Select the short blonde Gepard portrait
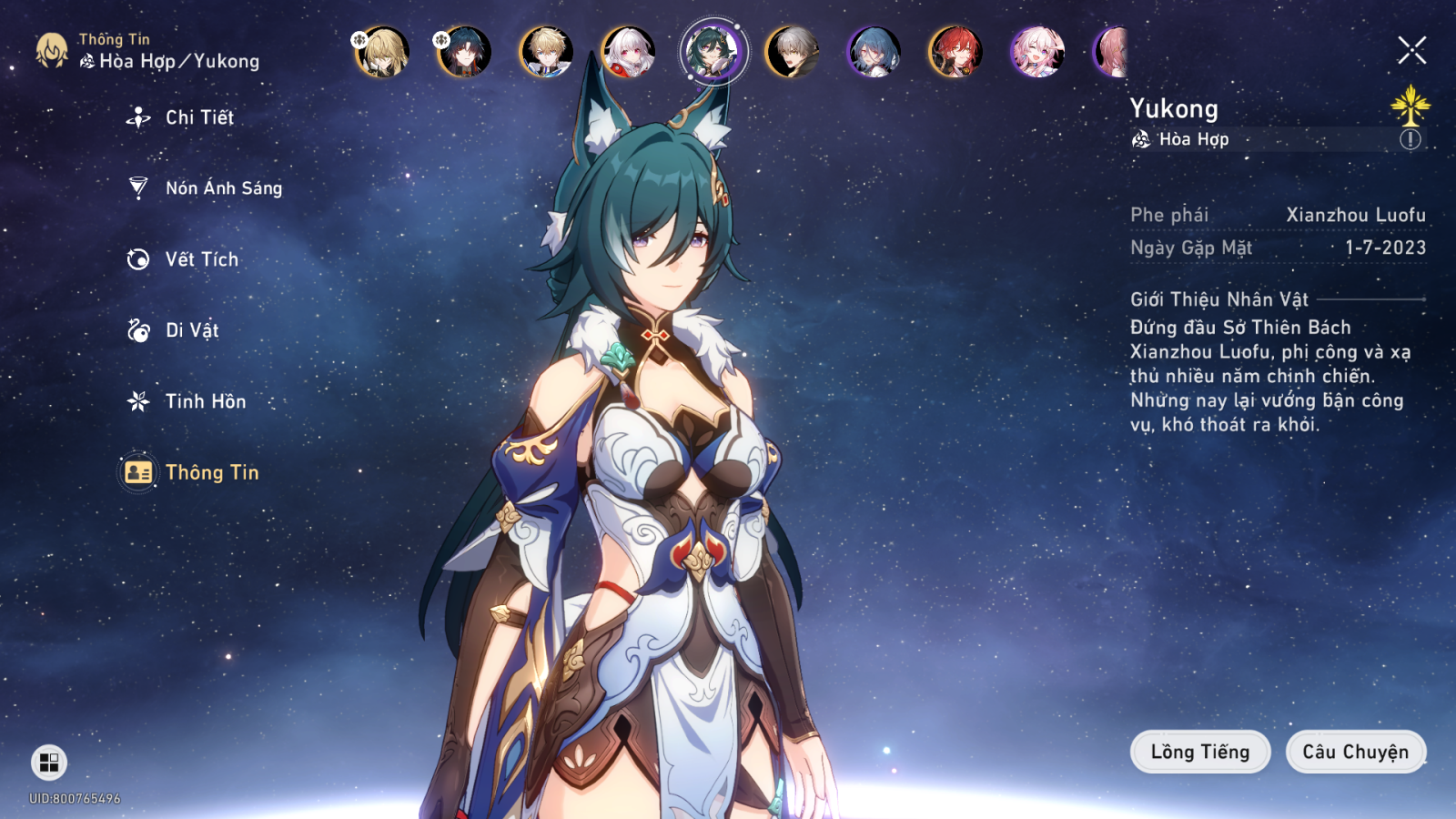The image size is (1456, 819). tap(546, 52)
